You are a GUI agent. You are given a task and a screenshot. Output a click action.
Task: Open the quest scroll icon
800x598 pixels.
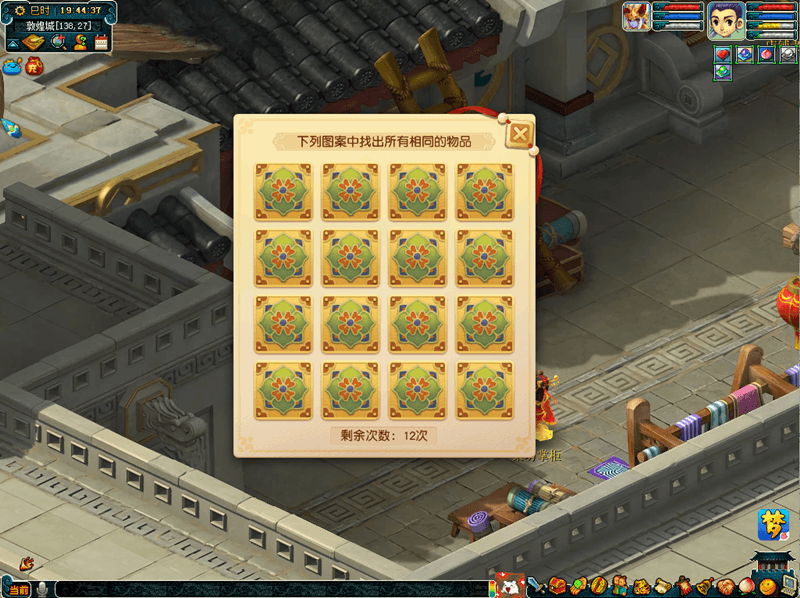(662, 585)
